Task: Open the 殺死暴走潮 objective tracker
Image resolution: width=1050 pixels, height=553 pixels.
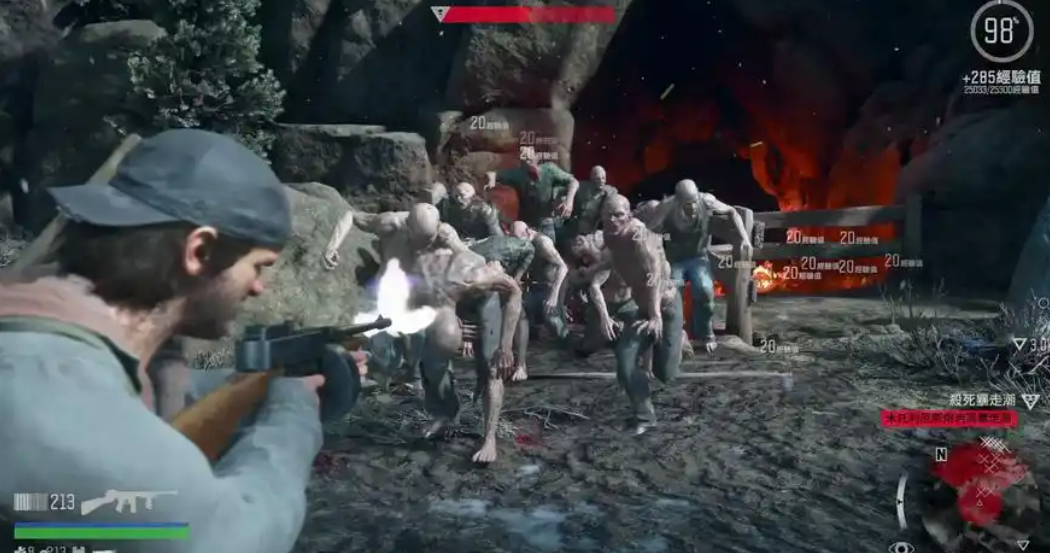Action: tap(982, 401)
